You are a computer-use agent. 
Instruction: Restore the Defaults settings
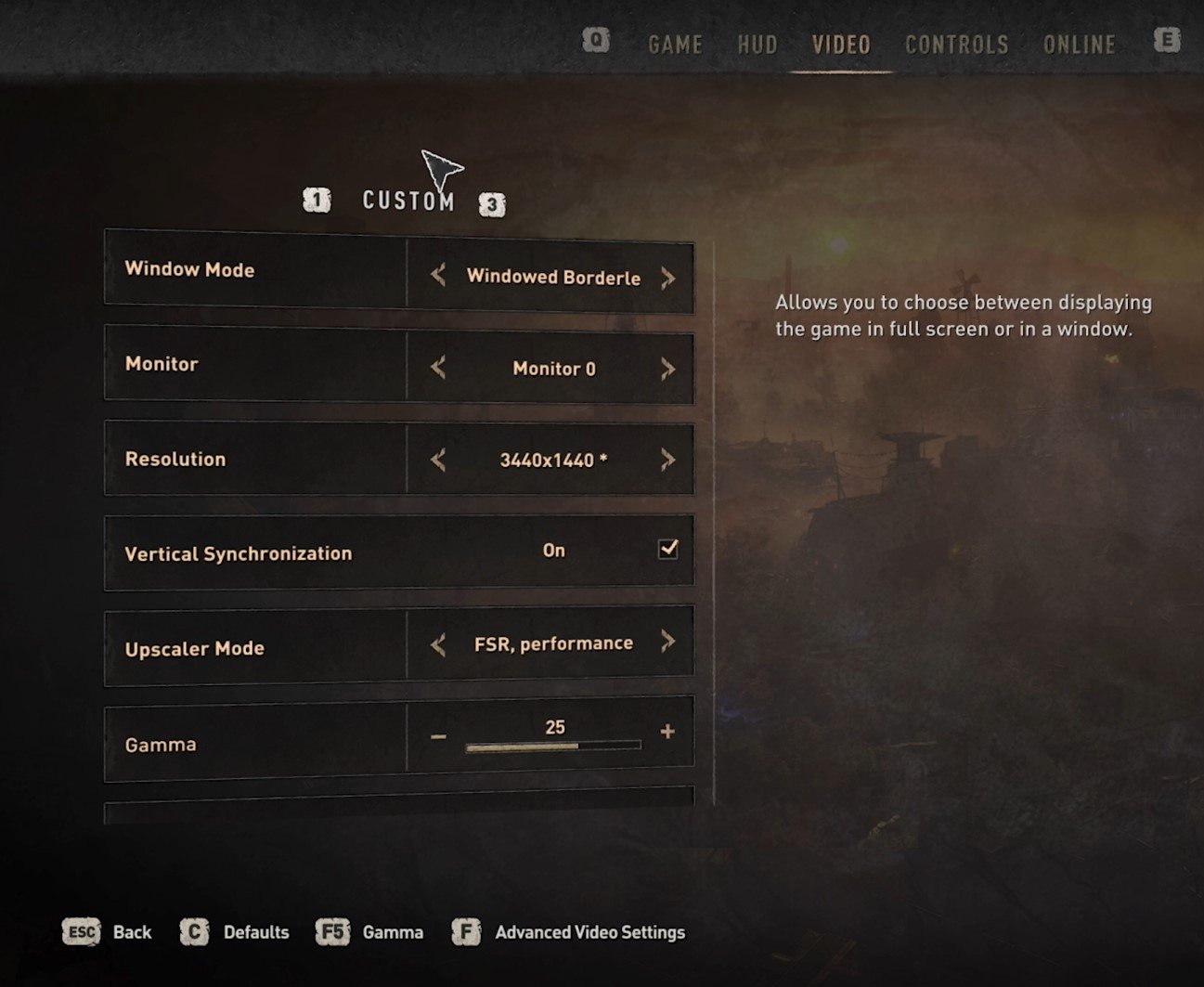(255, 932)
